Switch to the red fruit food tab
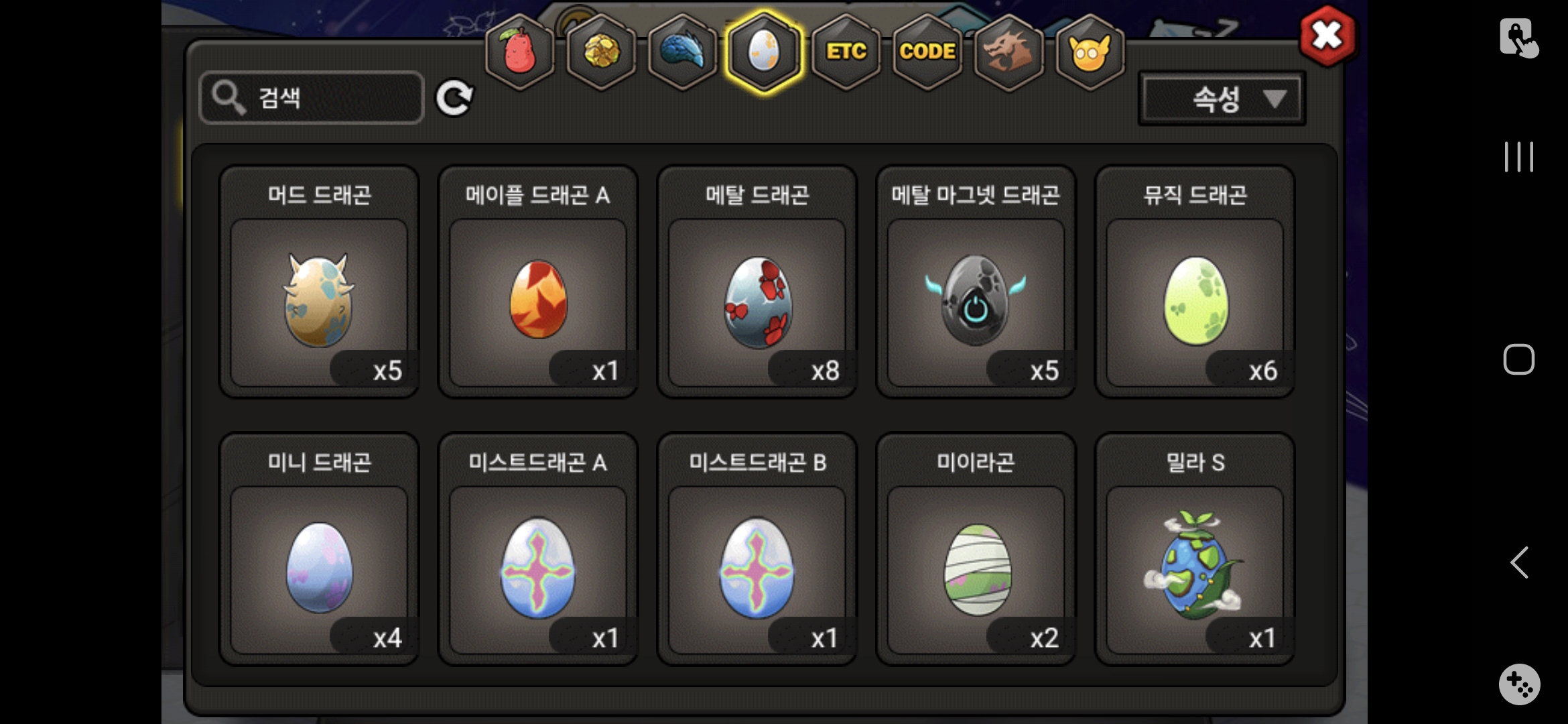Viewport: 1568px width, 724px height. point(520,52)
